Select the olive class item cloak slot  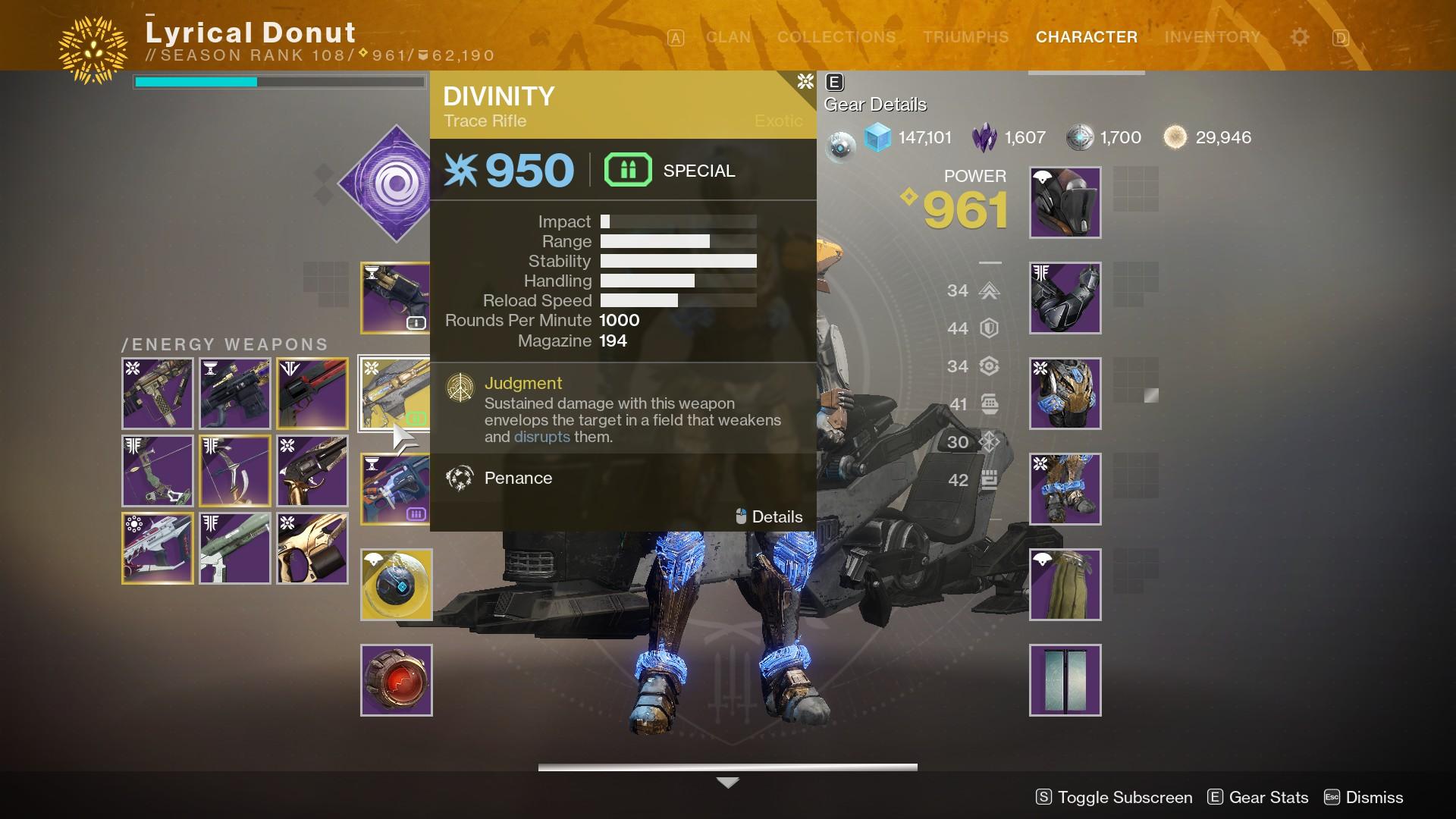[x=1065, y=585]
